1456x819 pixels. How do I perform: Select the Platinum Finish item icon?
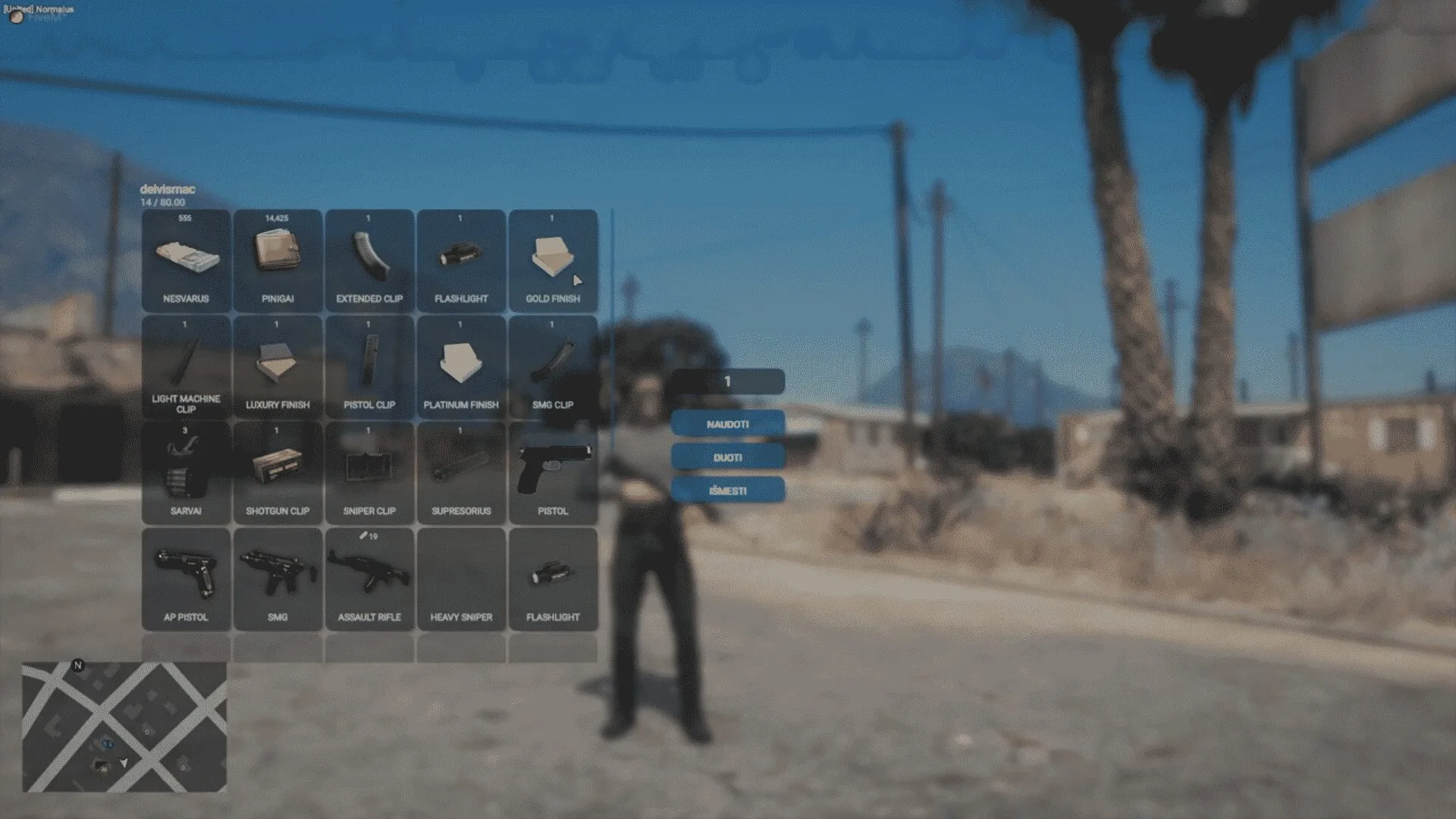click(x=461, y=364)
